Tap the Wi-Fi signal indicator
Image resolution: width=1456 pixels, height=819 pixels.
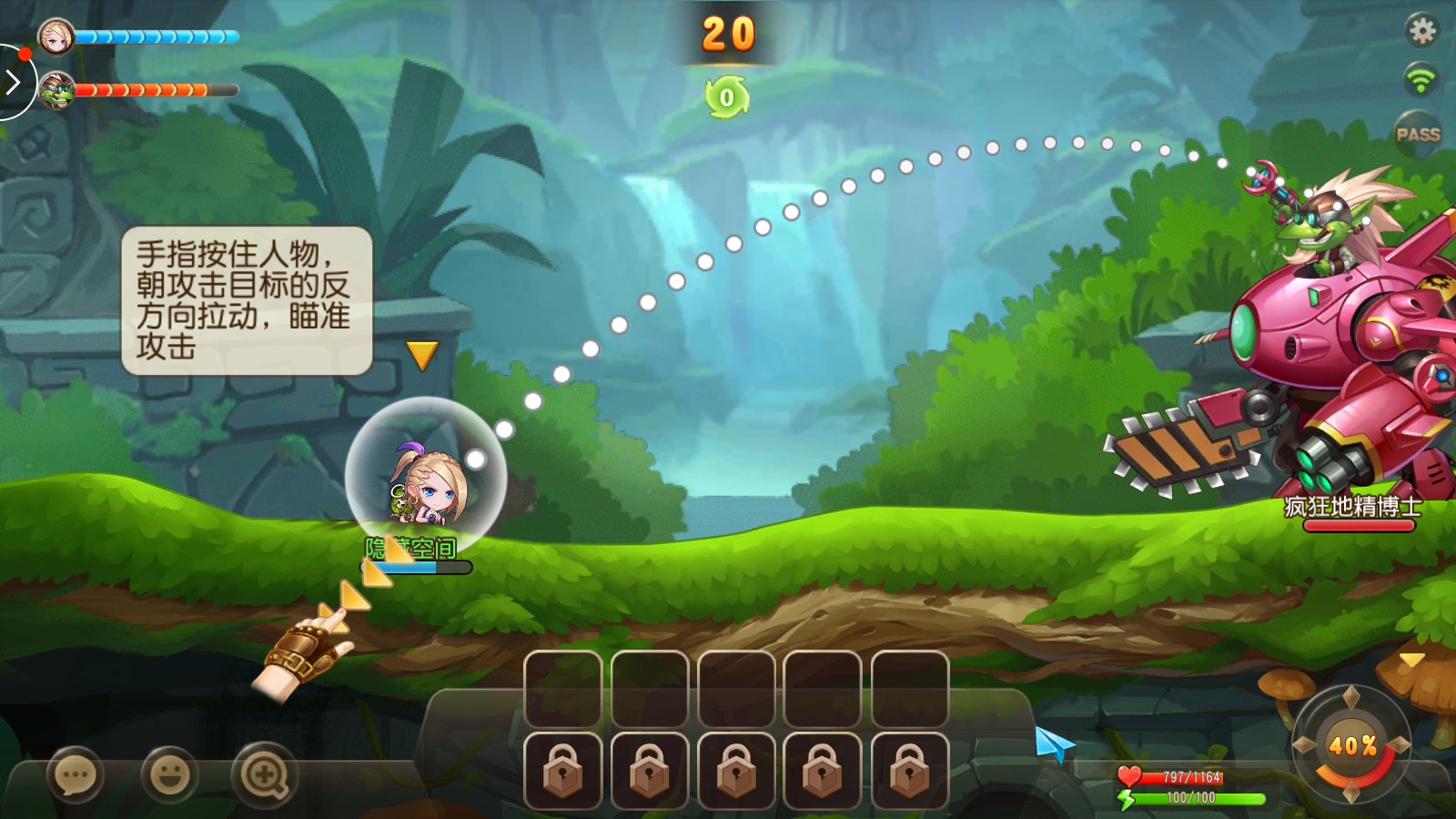coord(1421,79)
